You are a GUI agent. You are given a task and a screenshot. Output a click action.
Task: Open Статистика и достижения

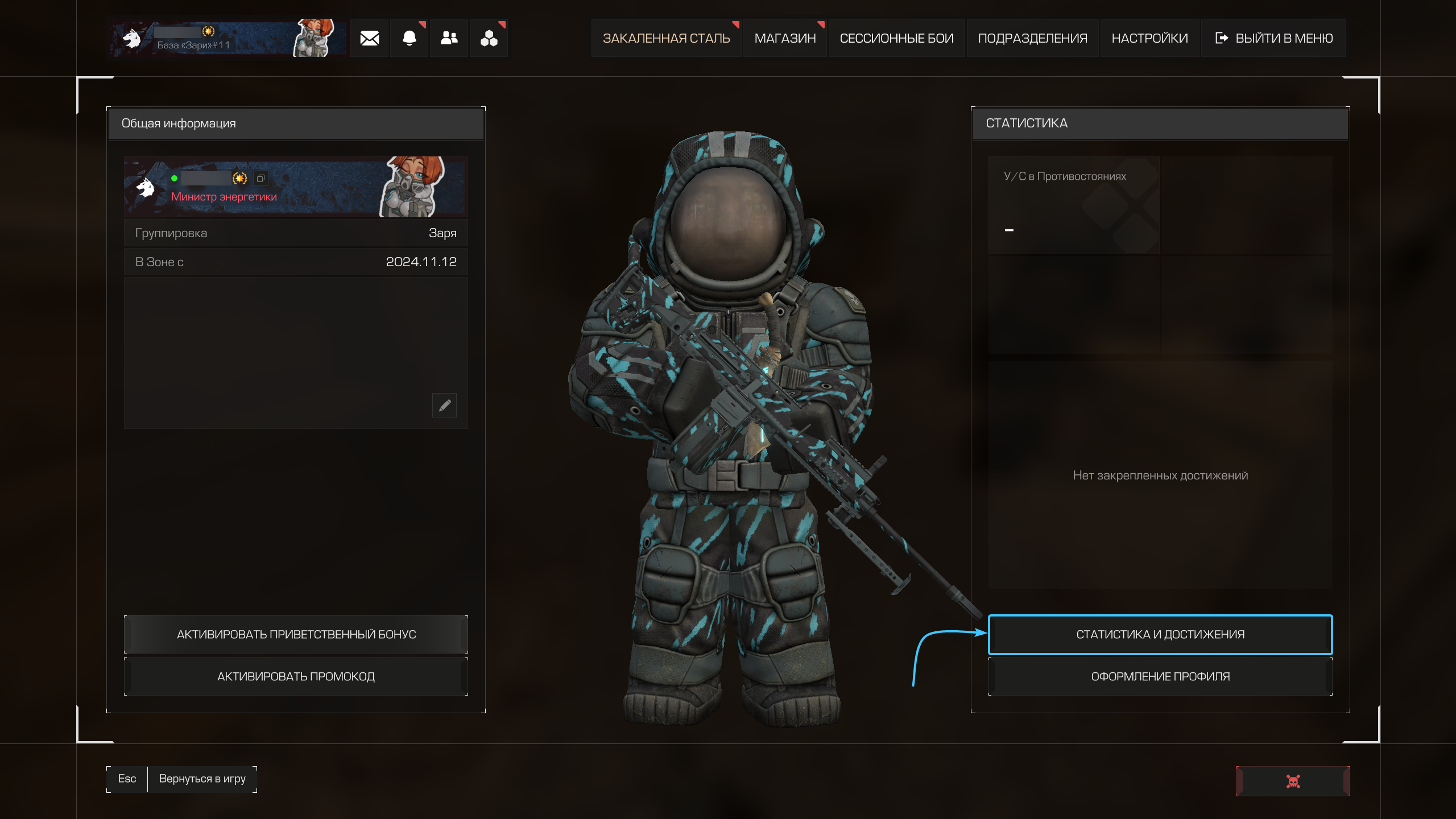click(1160, 634)
